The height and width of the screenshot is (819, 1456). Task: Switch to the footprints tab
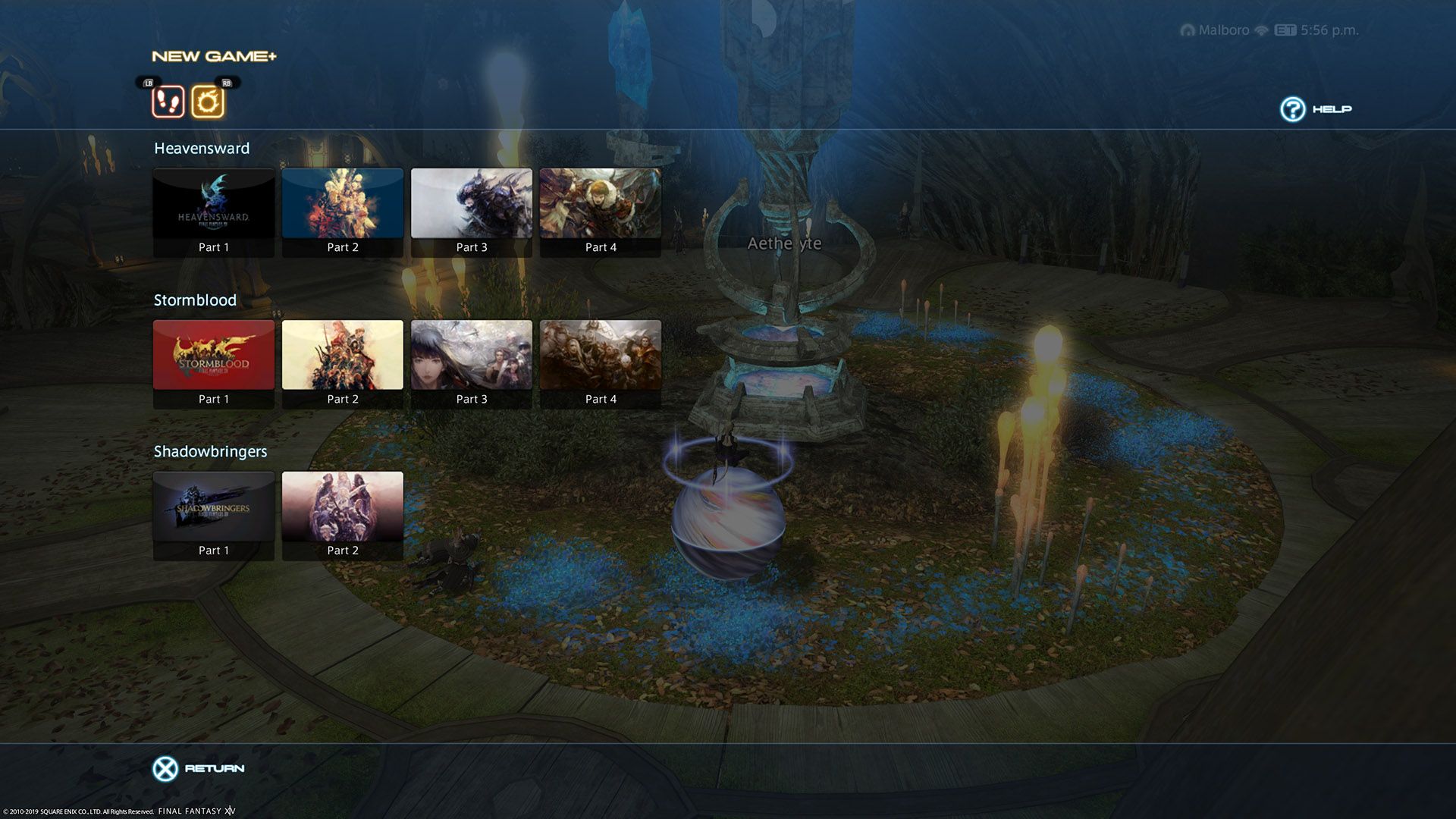point(168,102)
